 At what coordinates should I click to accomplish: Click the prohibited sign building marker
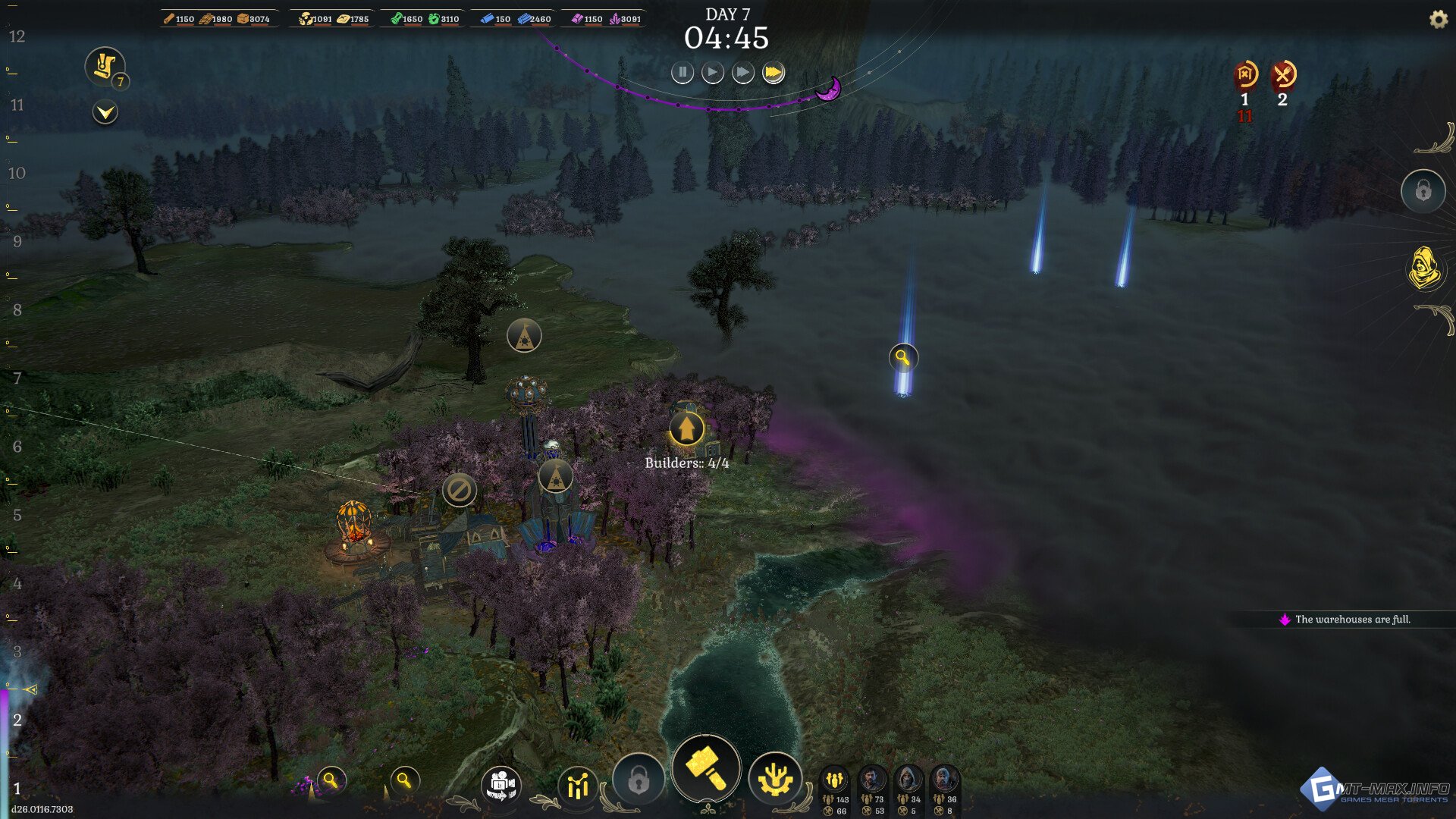(459, 490)
